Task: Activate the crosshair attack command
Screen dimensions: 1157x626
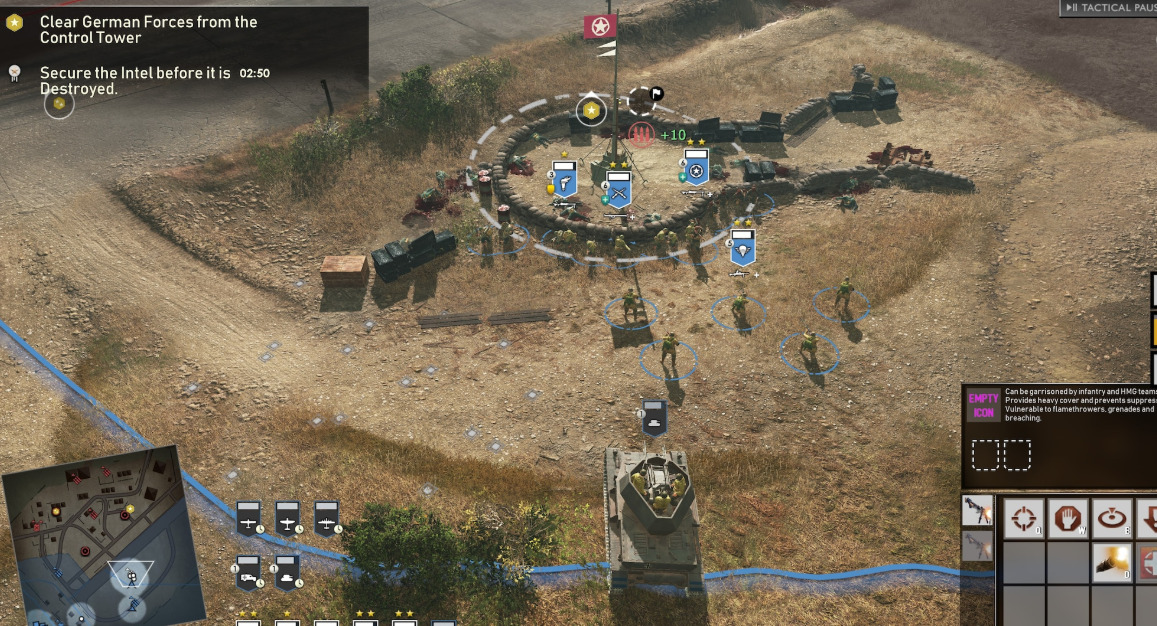Action: click(x=1022, y=519)
